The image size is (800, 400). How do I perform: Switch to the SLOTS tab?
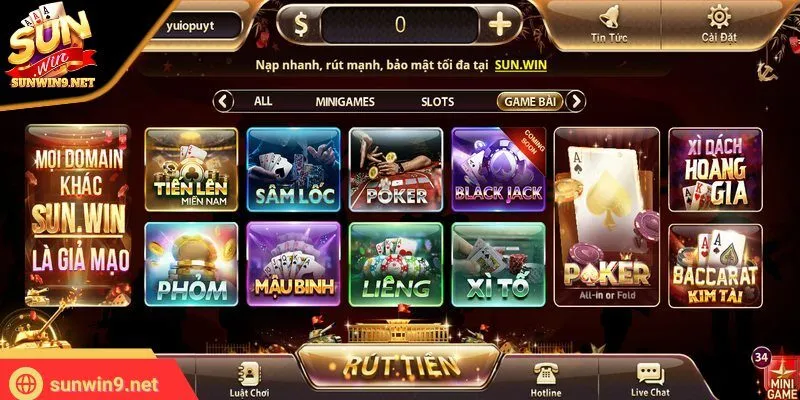pos(437,101)
